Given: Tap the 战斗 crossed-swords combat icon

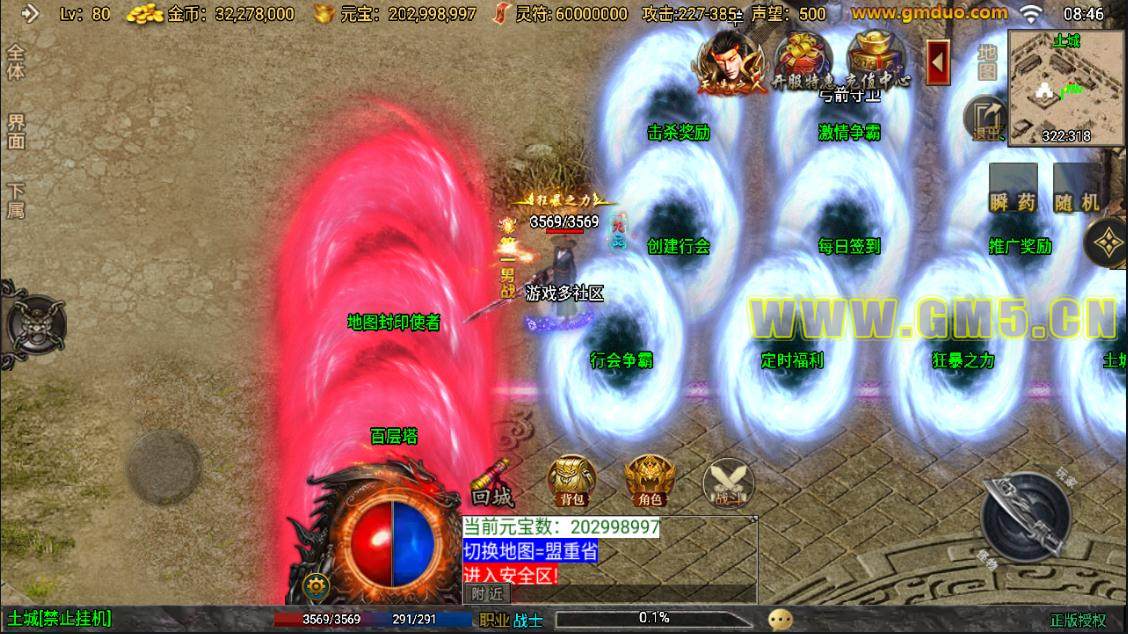Looking at the screenshot, I should point(726,481).
